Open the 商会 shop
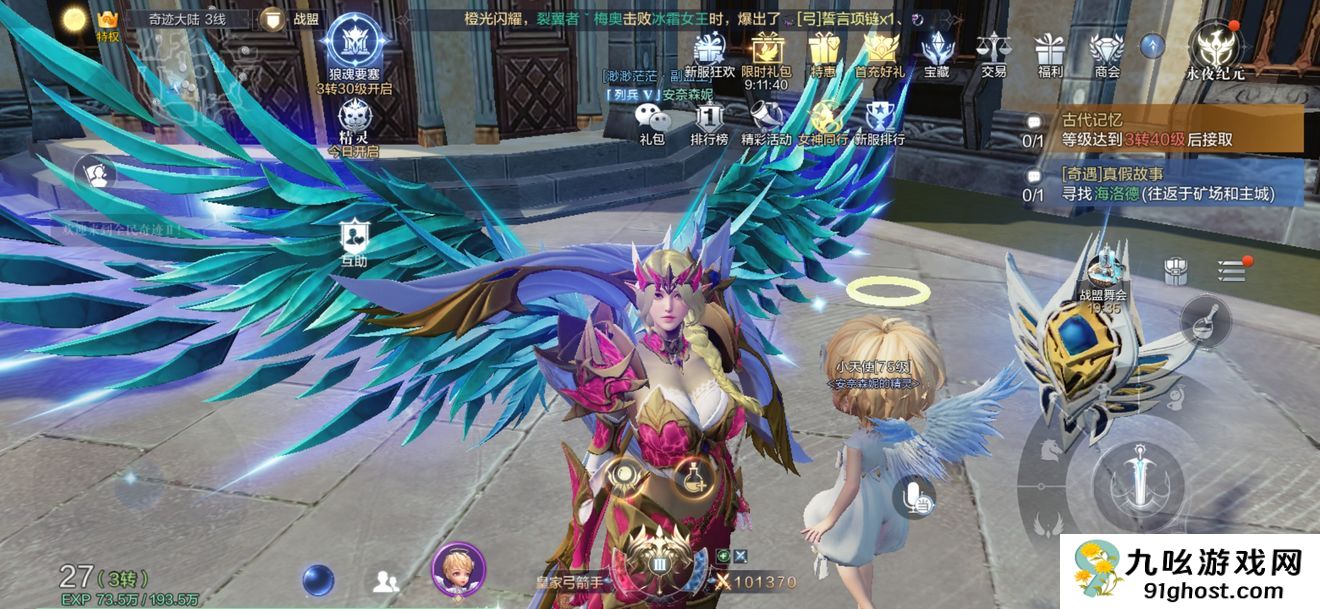This screenshot has height=609, width=1320. pyautogui.click(x=1106, y=52)
